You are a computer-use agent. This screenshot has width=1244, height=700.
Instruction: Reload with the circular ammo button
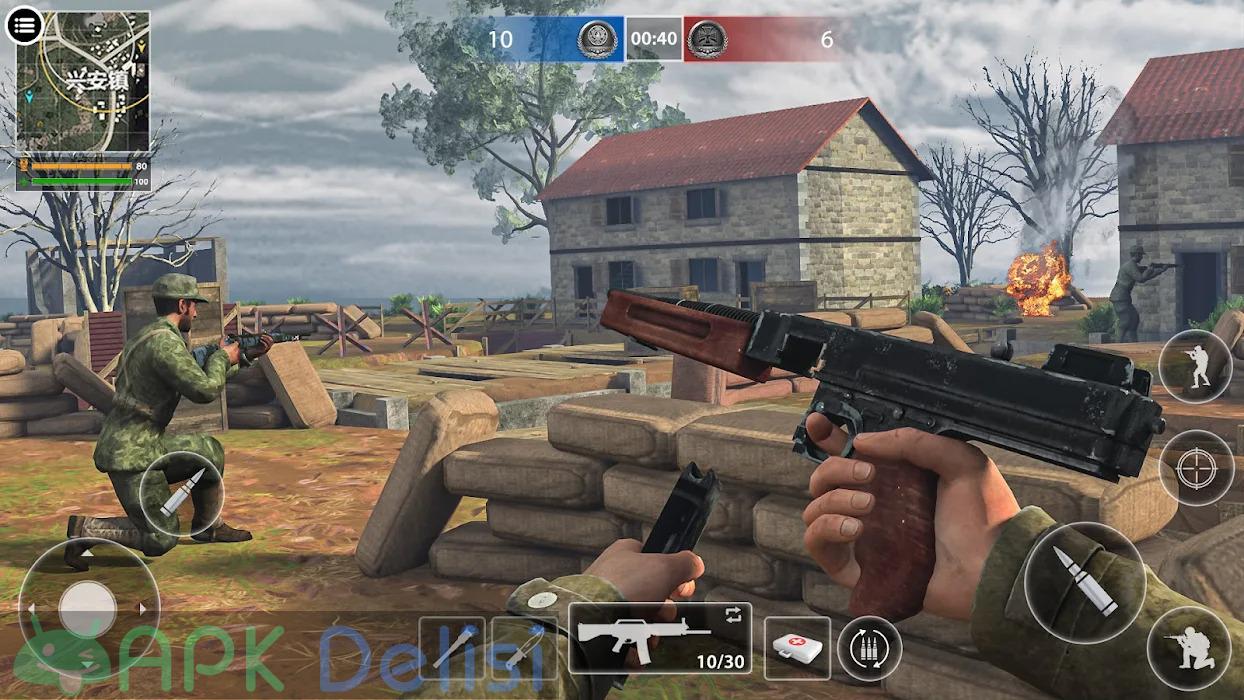click(x=868, y=648)
